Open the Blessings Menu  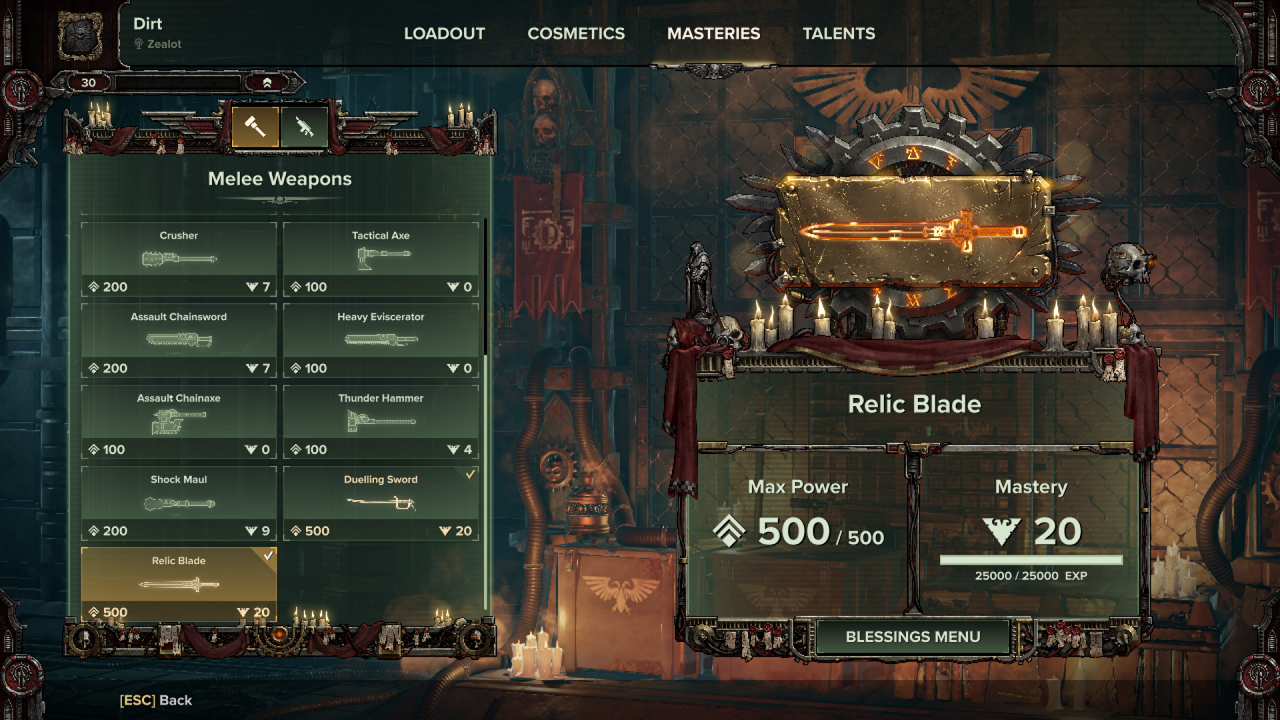click(913, 637)
